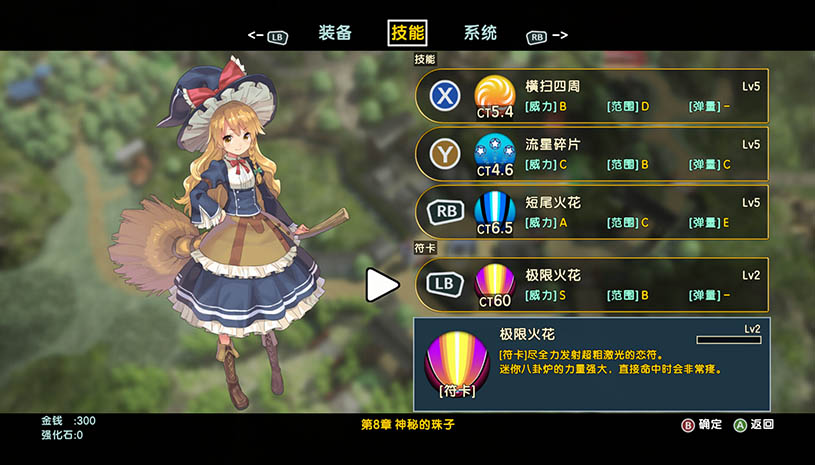Screen dimensions: 815x465
Task: Click the blue beam 短尾火花 skill icon
Action: pyautogui.click(x=495, y=208)
